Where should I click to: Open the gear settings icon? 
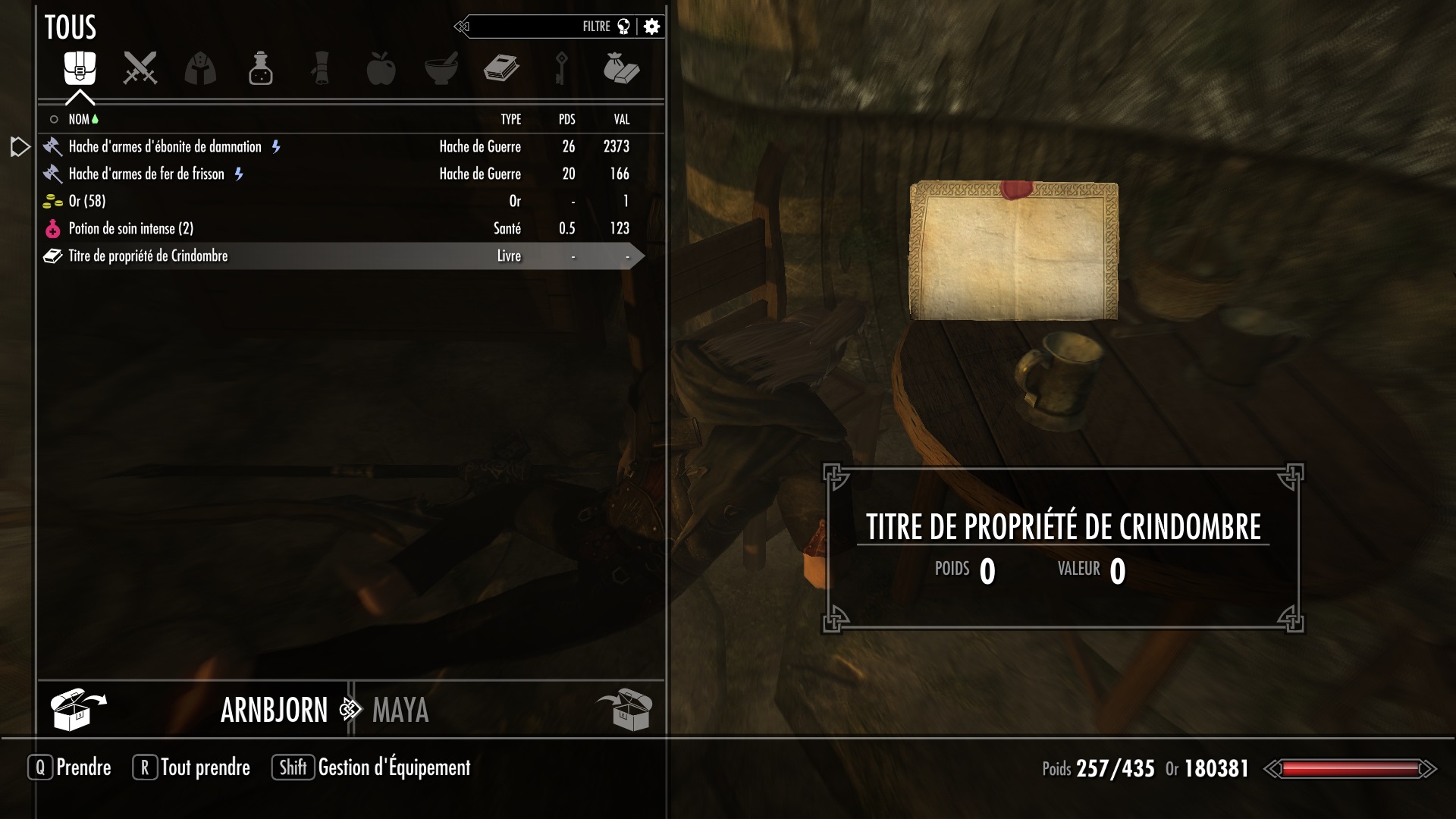(651, 27)
